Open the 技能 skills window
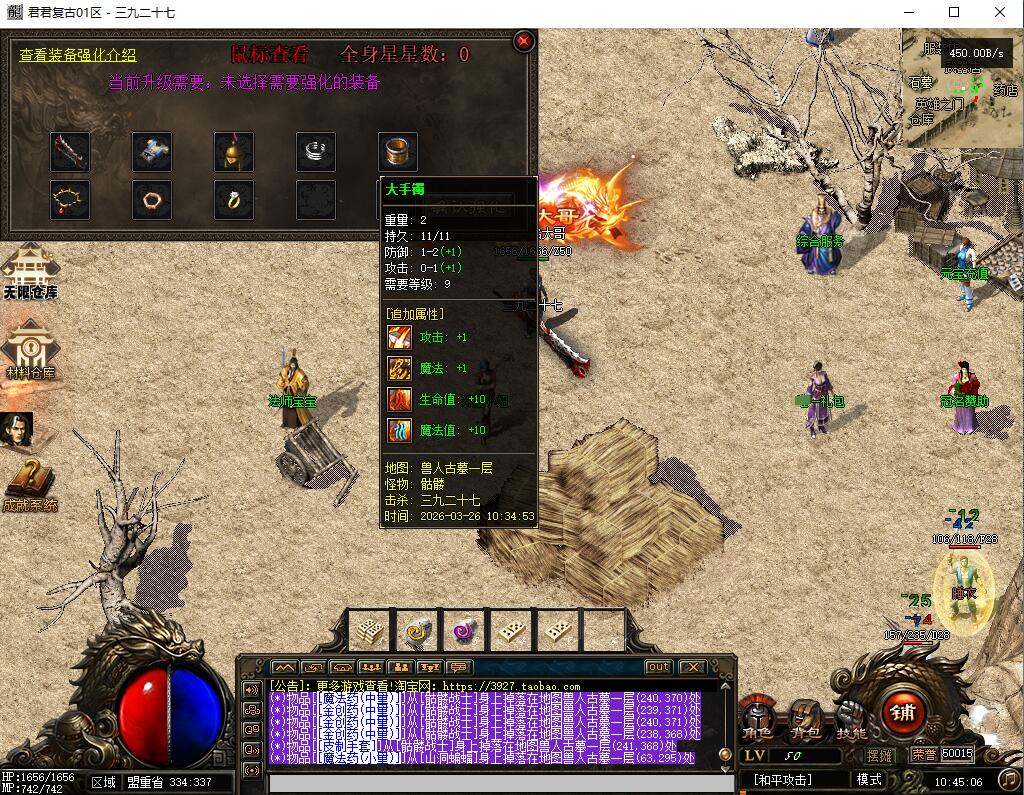This screenshot has height=795, width=1024. coord(851,719)
